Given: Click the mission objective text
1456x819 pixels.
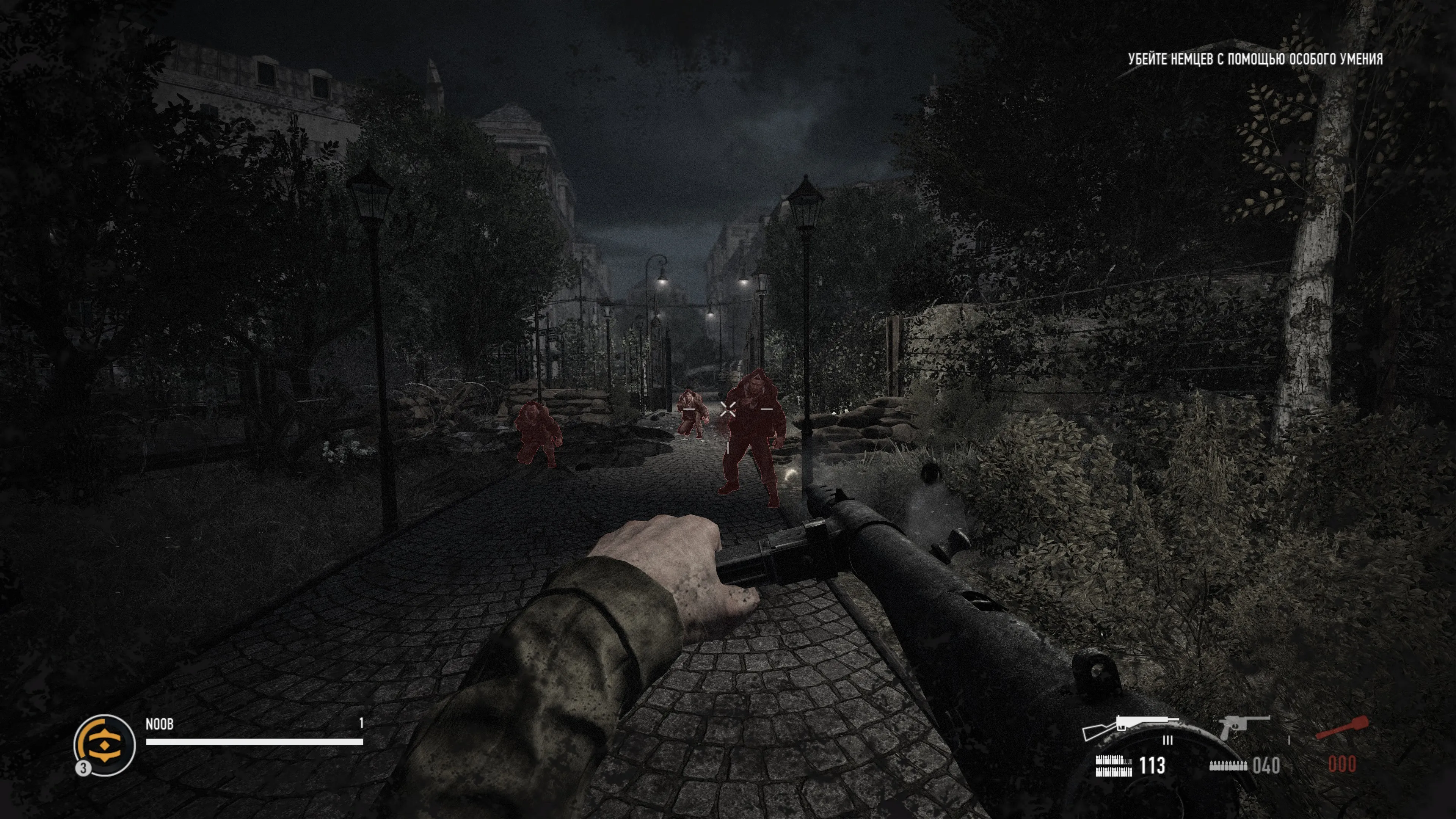Looking at the screenshot, I should coord(1255,60).
